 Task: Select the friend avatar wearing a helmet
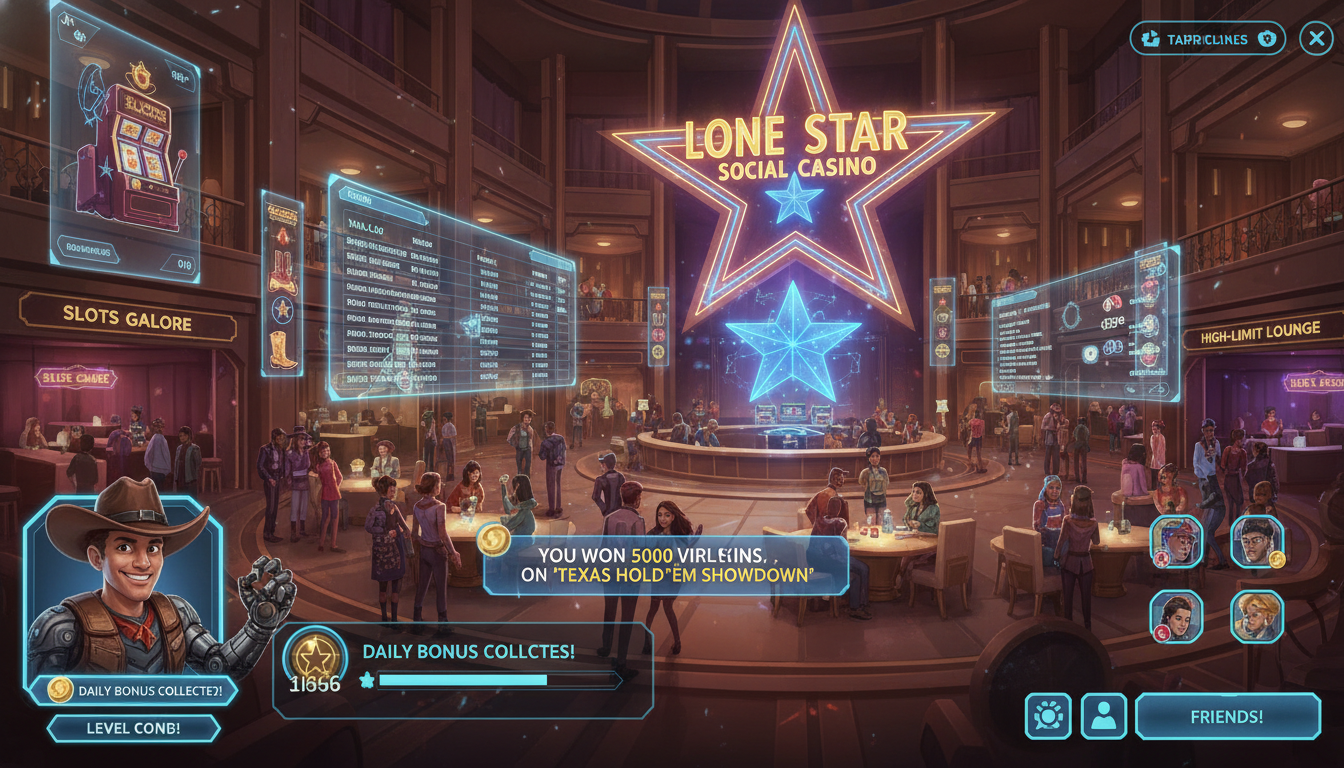tap(1176, 541)
